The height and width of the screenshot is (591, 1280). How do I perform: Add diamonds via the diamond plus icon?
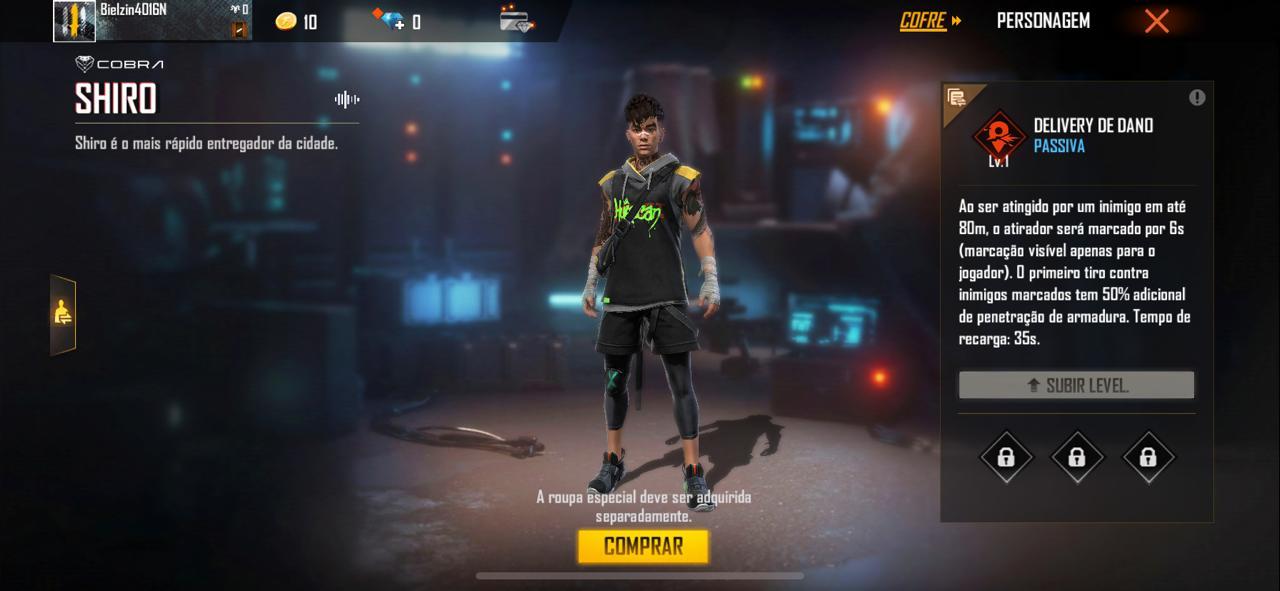(x=388, y=21)
